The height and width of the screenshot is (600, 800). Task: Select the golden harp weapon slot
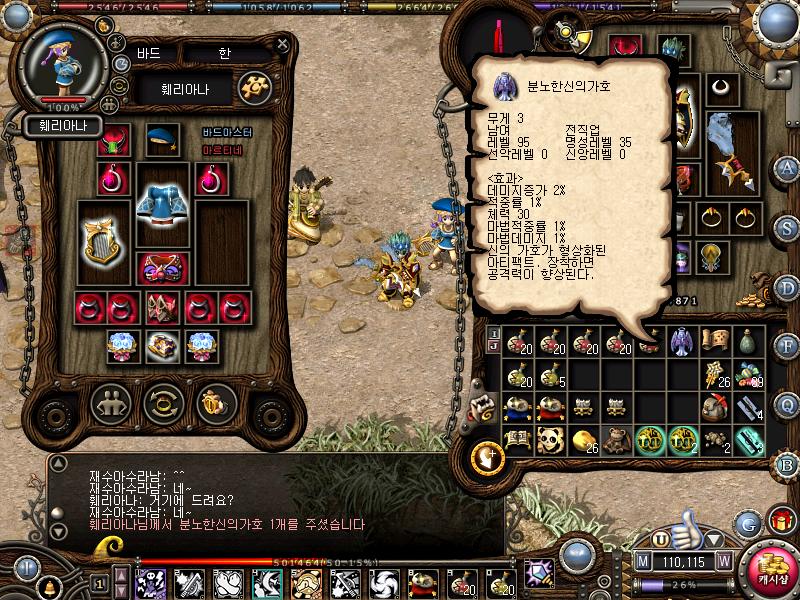click(x=105, y=242)
